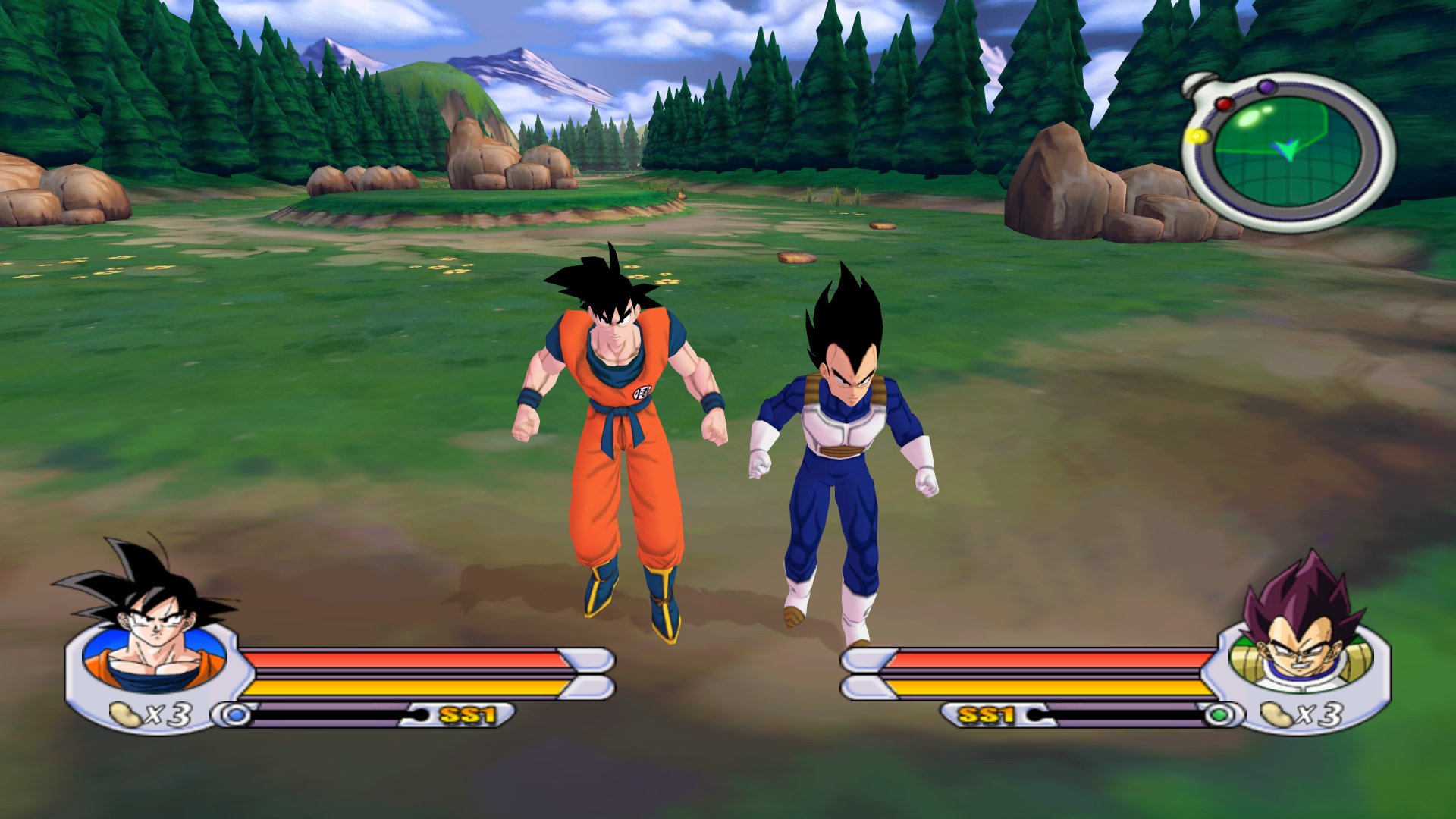Click the Senzu Bean icon near Goku's portrait

pos(125,713)
